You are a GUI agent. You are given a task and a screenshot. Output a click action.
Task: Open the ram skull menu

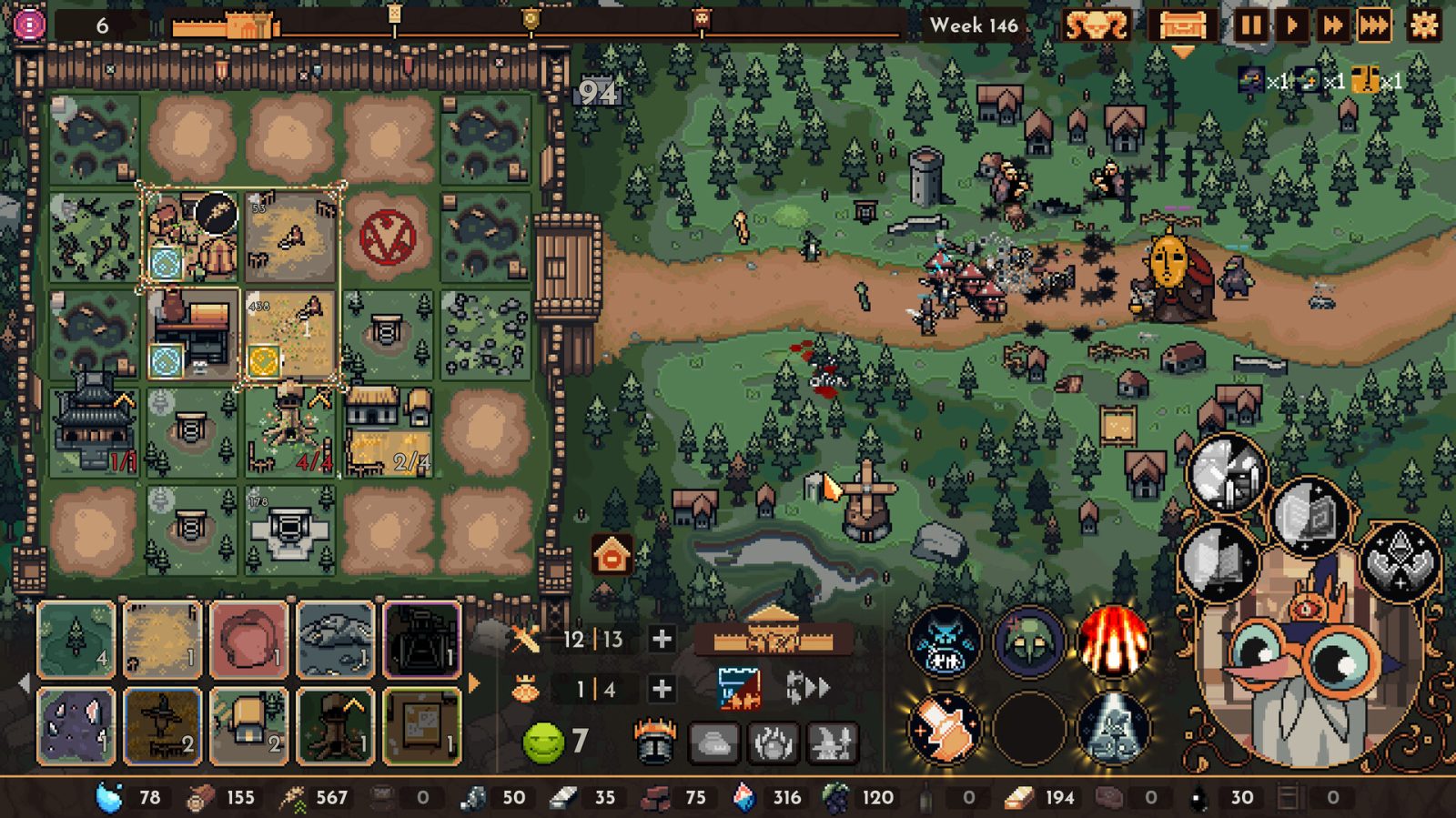(1097, 26)
